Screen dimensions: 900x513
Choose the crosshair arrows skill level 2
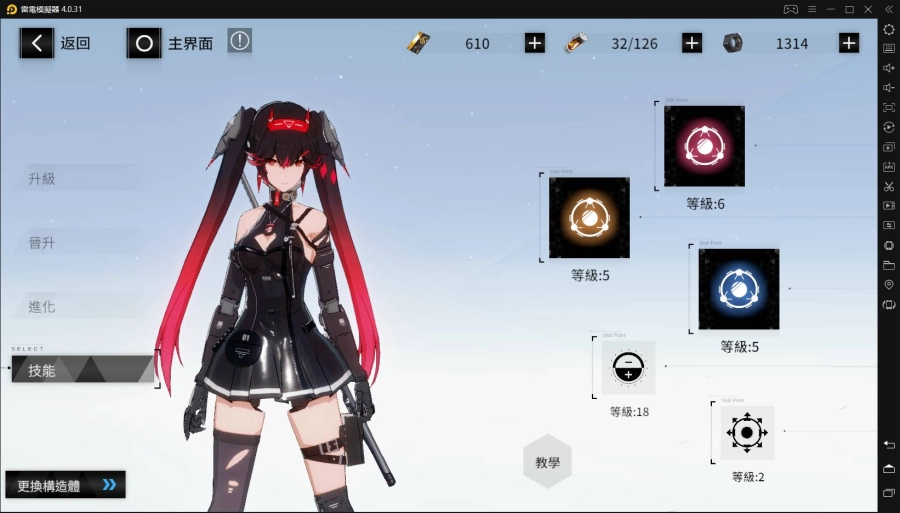click(747, 432)
